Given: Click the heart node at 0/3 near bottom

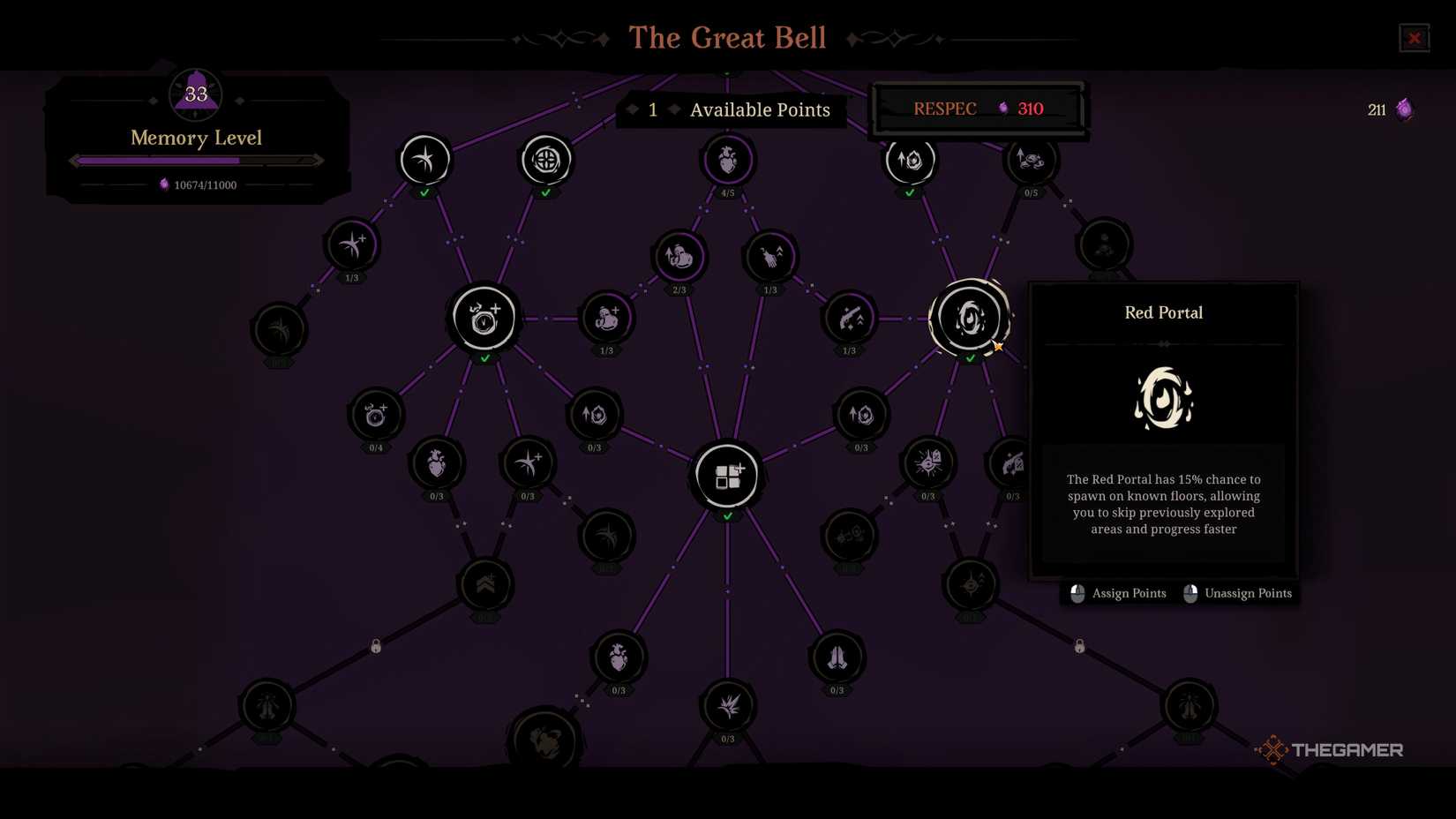Looking at the screenshot, I should point(618,657).
